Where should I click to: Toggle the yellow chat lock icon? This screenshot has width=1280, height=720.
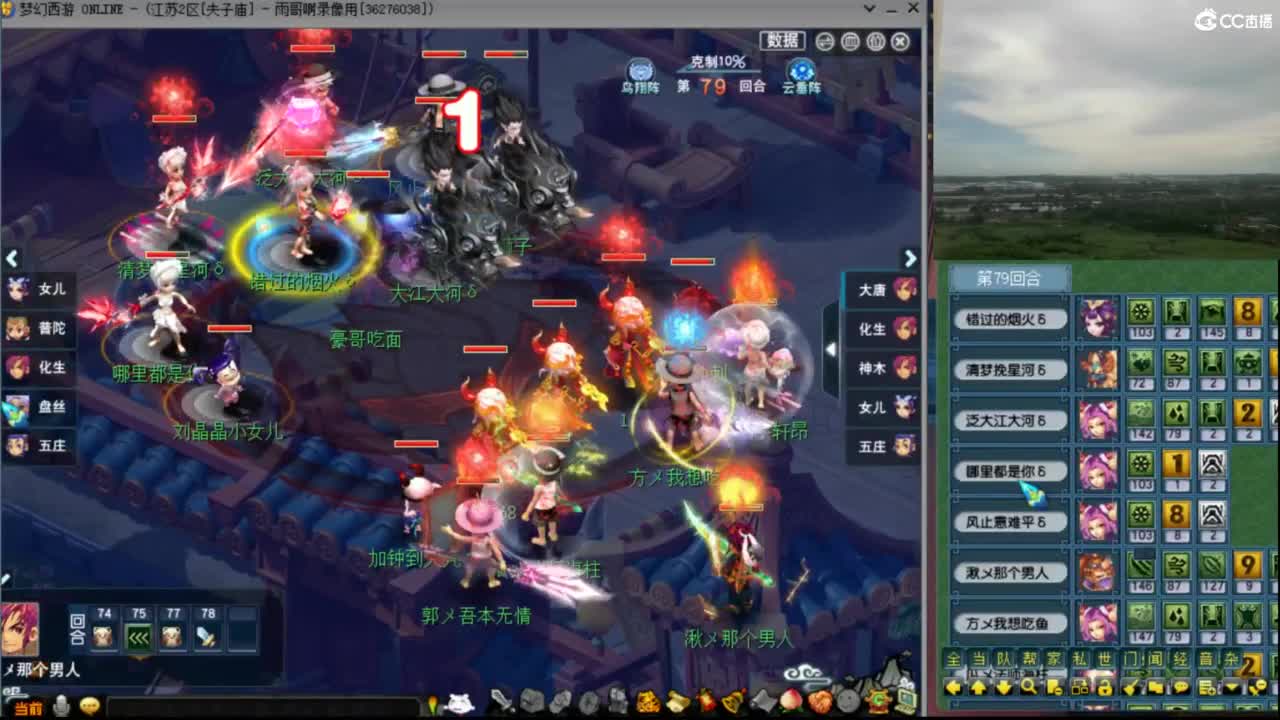click(1106, 688)
